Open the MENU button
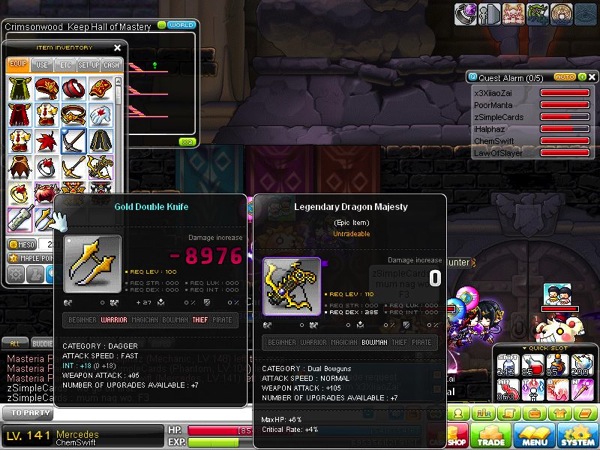 click(x=535, y=435)
